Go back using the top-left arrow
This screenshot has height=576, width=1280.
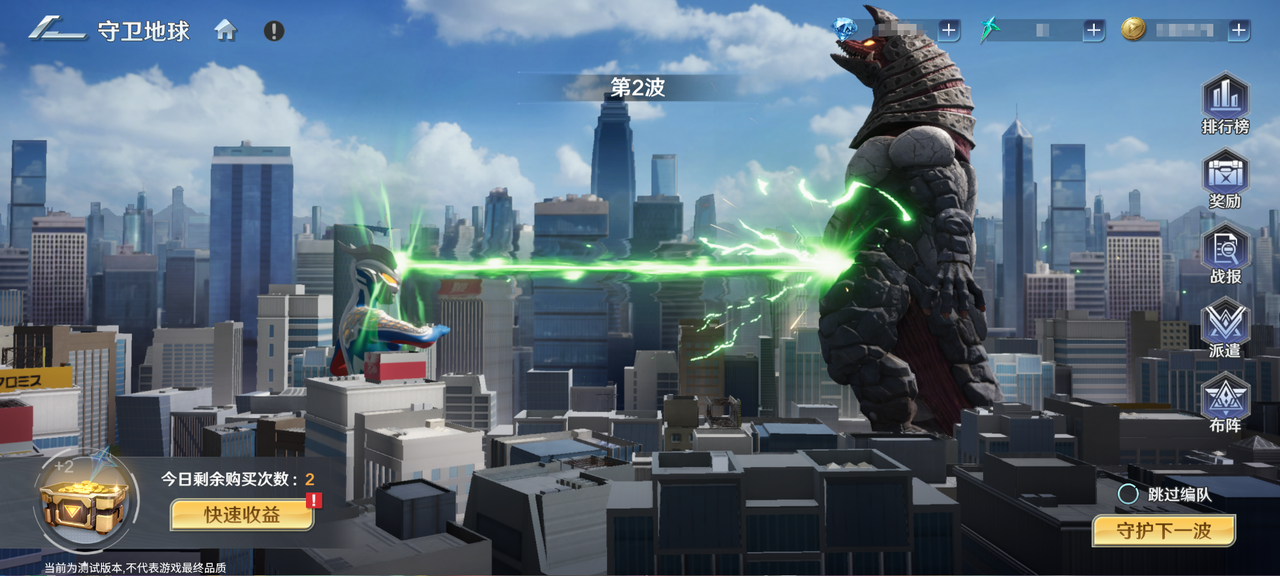pos(57,29)
